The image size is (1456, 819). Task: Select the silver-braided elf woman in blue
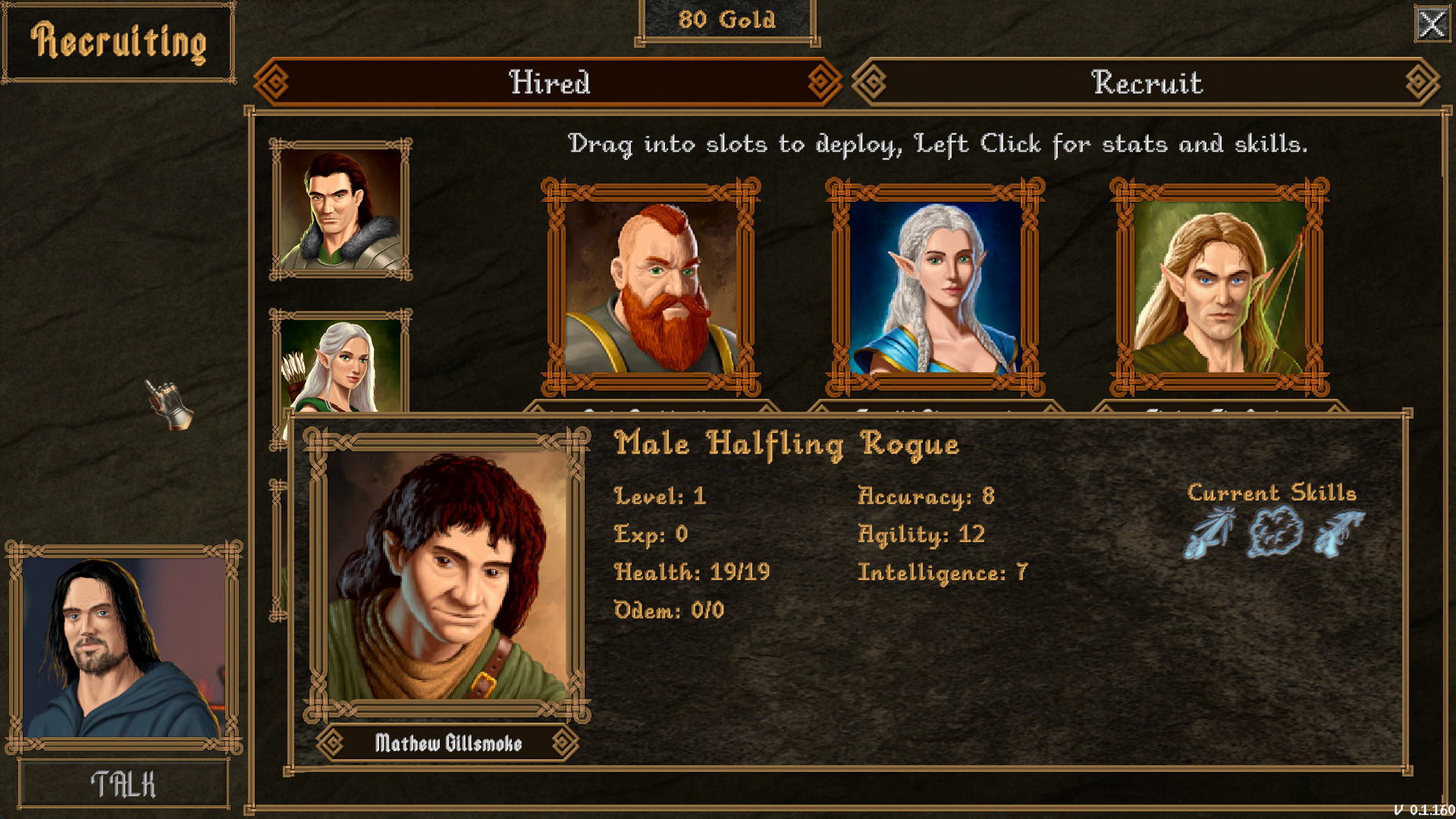tap(935, 287)
